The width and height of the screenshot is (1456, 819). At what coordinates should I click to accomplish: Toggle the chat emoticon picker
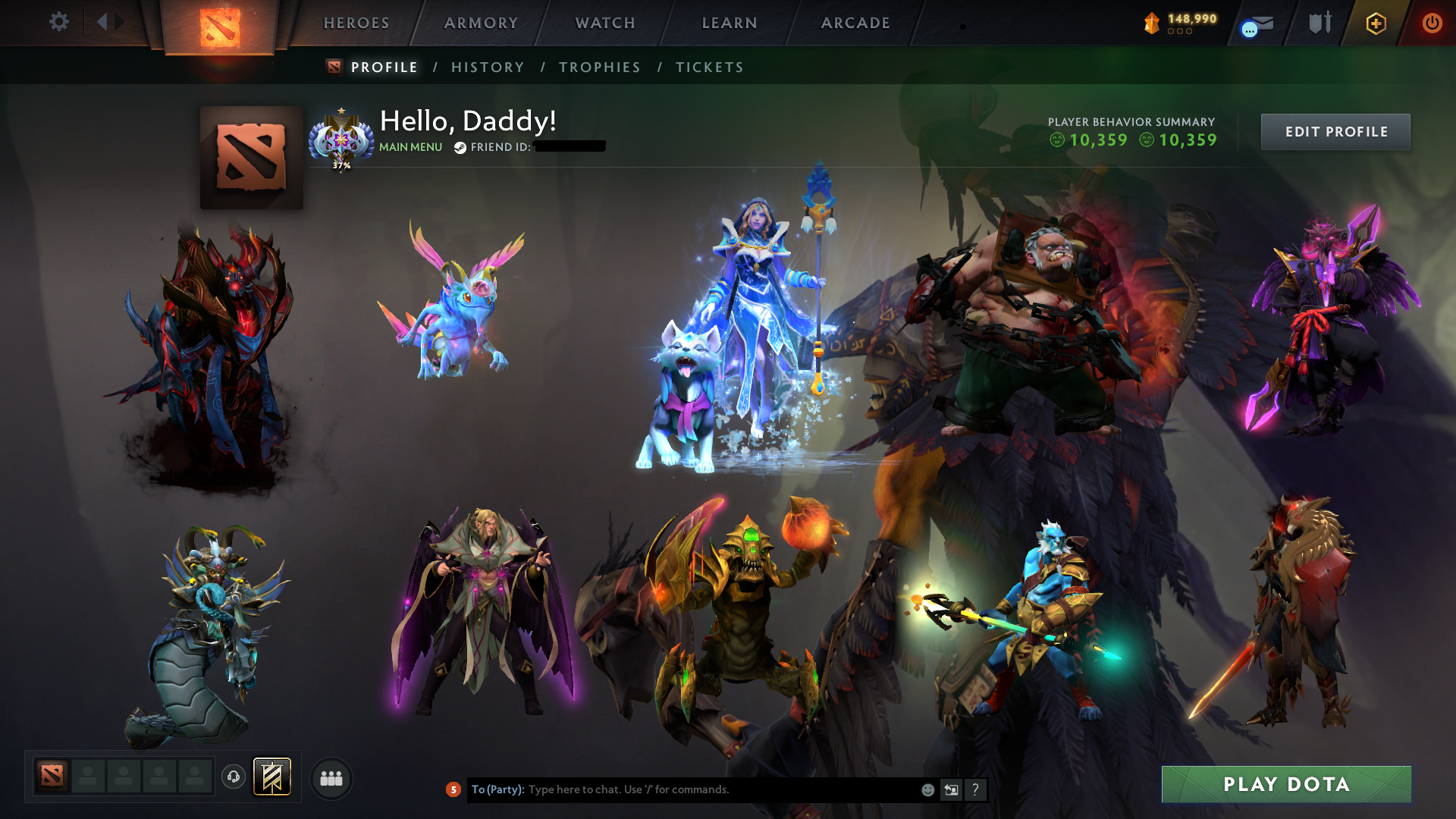tap(927, 789)
